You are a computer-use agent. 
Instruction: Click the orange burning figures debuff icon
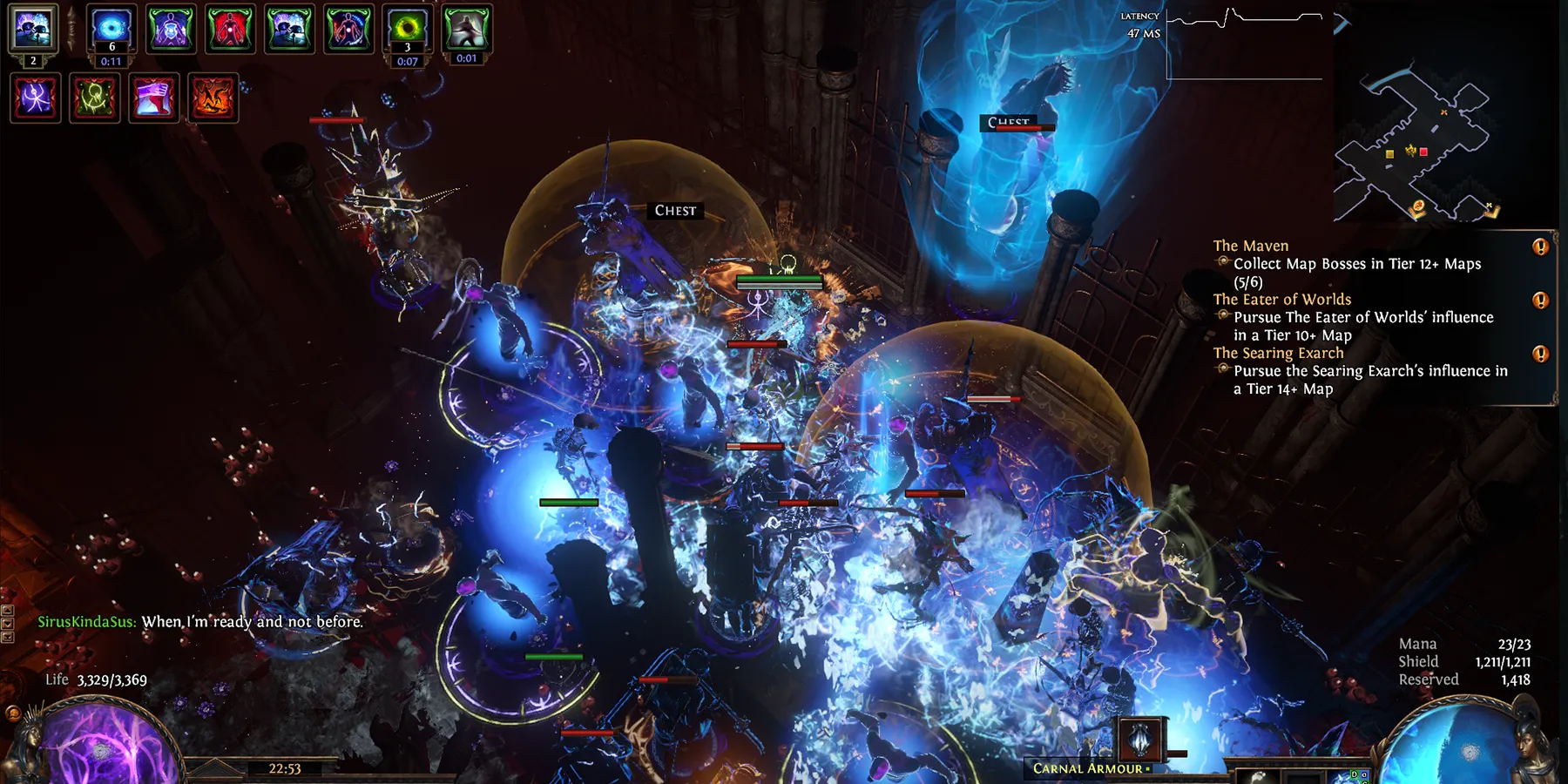coord(213,97)
